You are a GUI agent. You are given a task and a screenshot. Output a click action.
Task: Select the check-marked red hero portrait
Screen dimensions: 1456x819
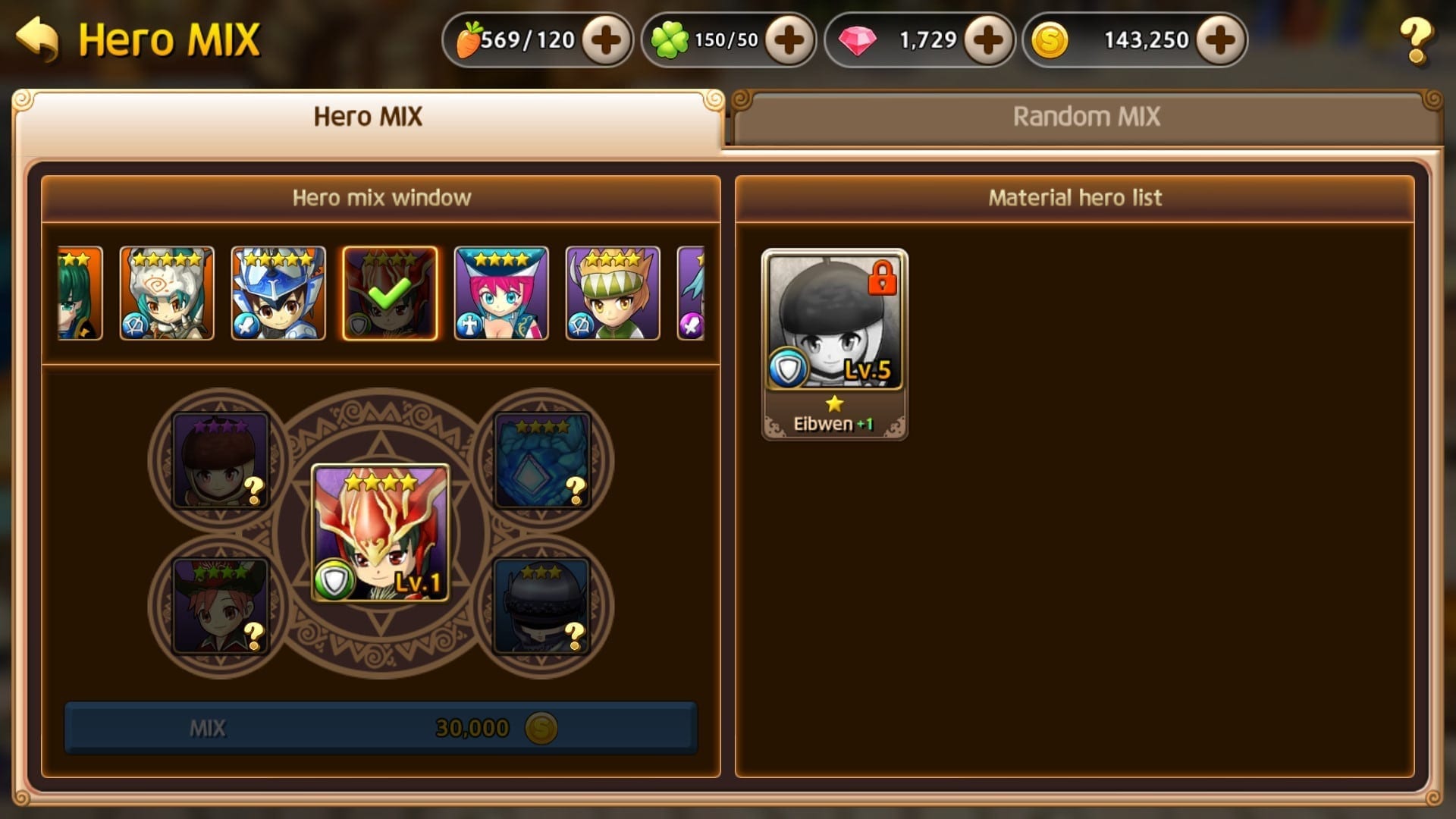coord(390,293)
